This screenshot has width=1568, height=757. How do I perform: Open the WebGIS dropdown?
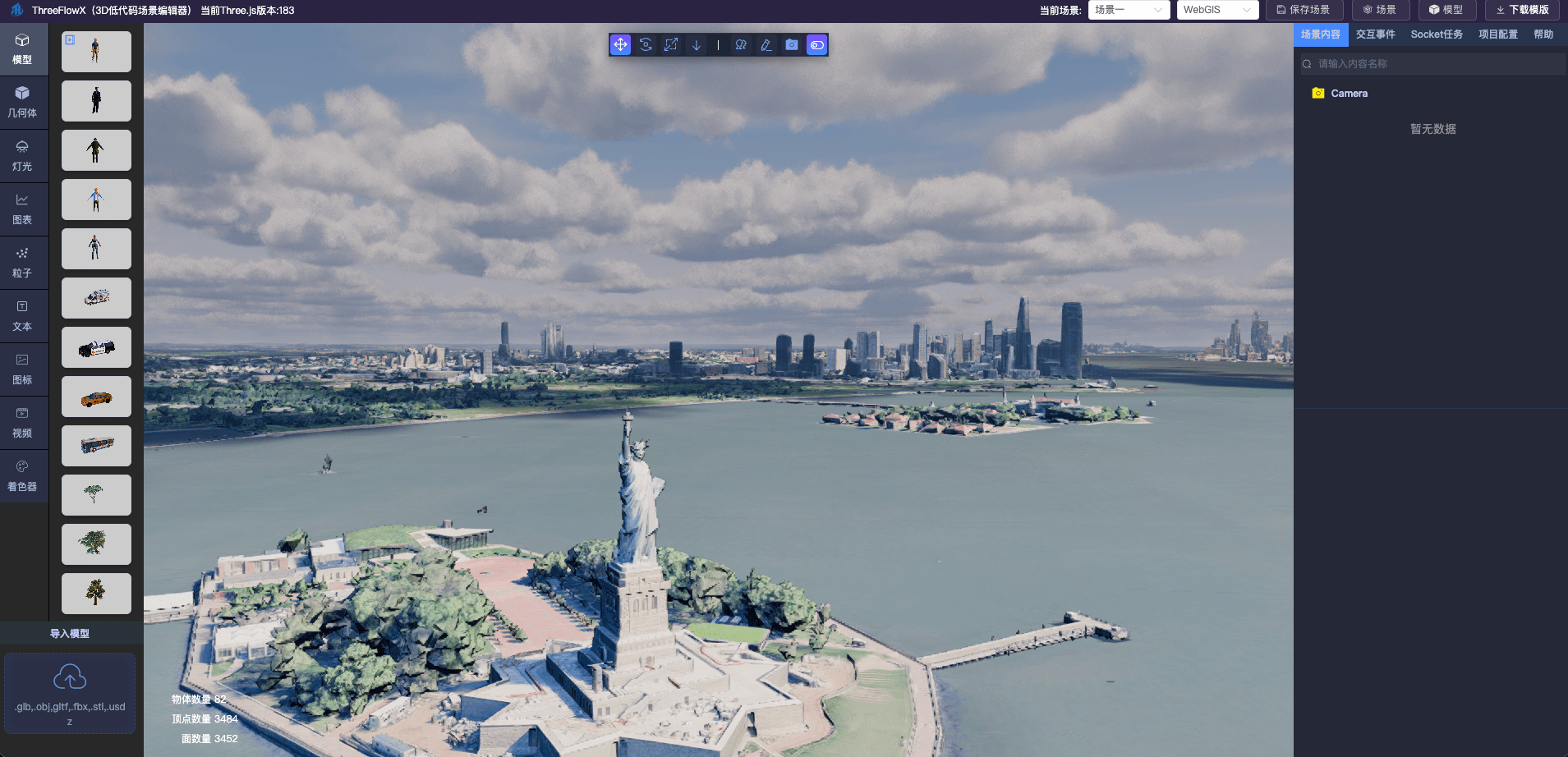tap(1217, 10)
